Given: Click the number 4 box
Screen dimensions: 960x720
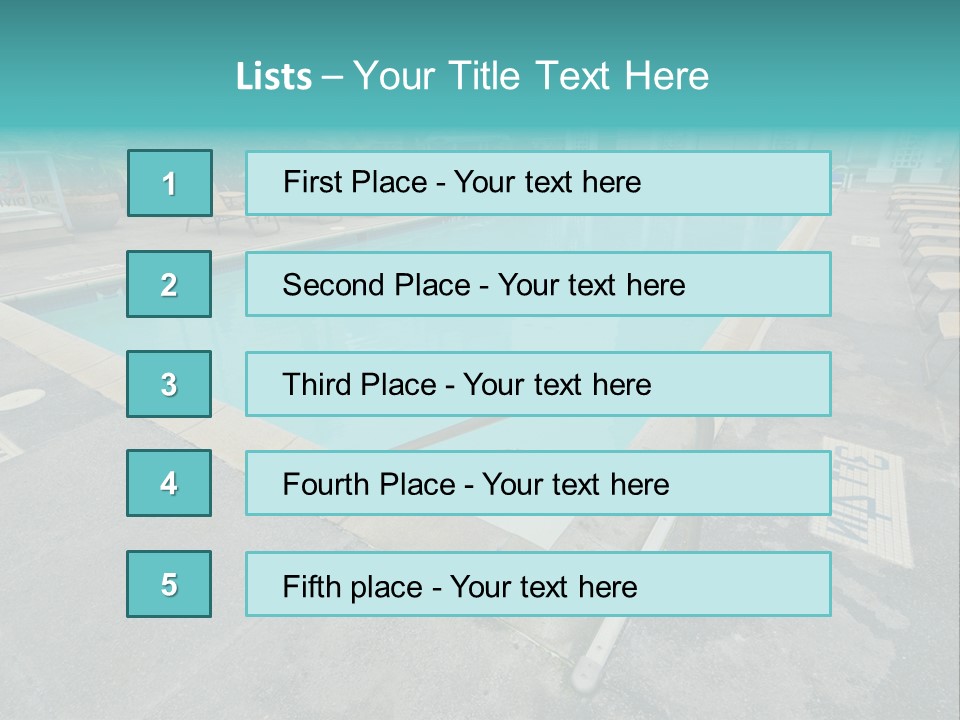Looking at the screenshot, I should click(169, 483).
